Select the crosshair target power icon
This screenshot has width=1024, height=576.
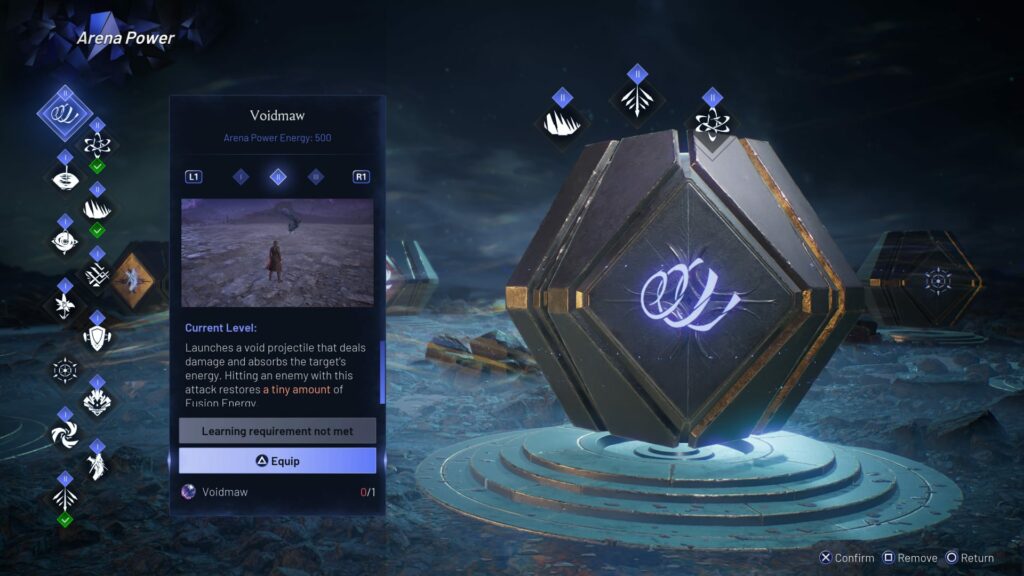65,371
